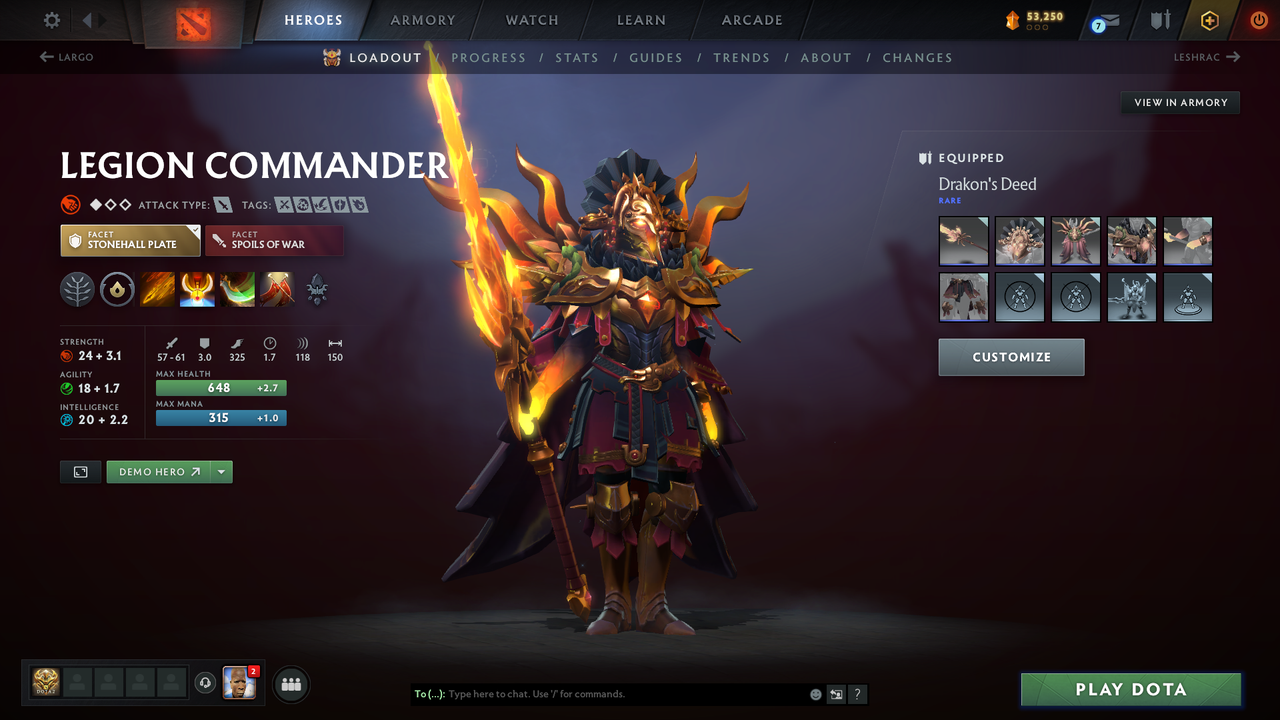Click the PLAY DOTA button
The image size is (1280, 720).
1130,689
